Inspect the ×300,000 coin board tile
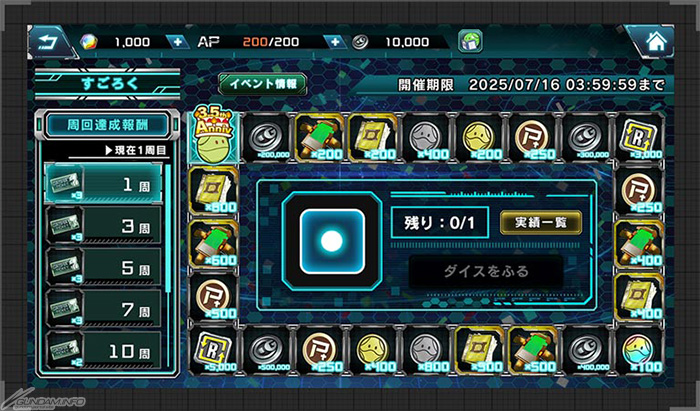This screenshot has height=411, width=700. (x=583, y=139)
